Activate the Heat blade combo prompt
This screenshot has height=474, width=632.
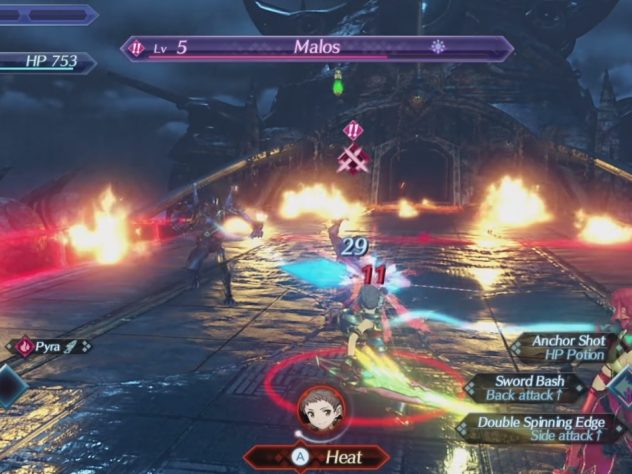tap(317, 459)
